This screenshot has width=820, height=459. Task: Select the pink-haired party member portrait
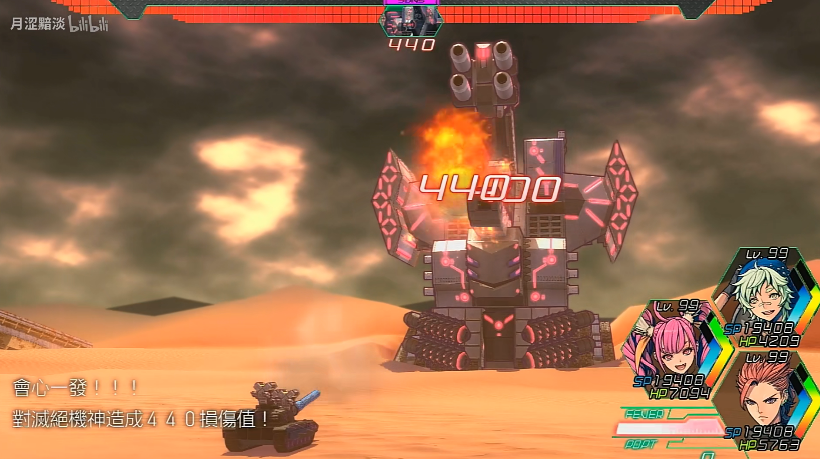tap(664, 343)
